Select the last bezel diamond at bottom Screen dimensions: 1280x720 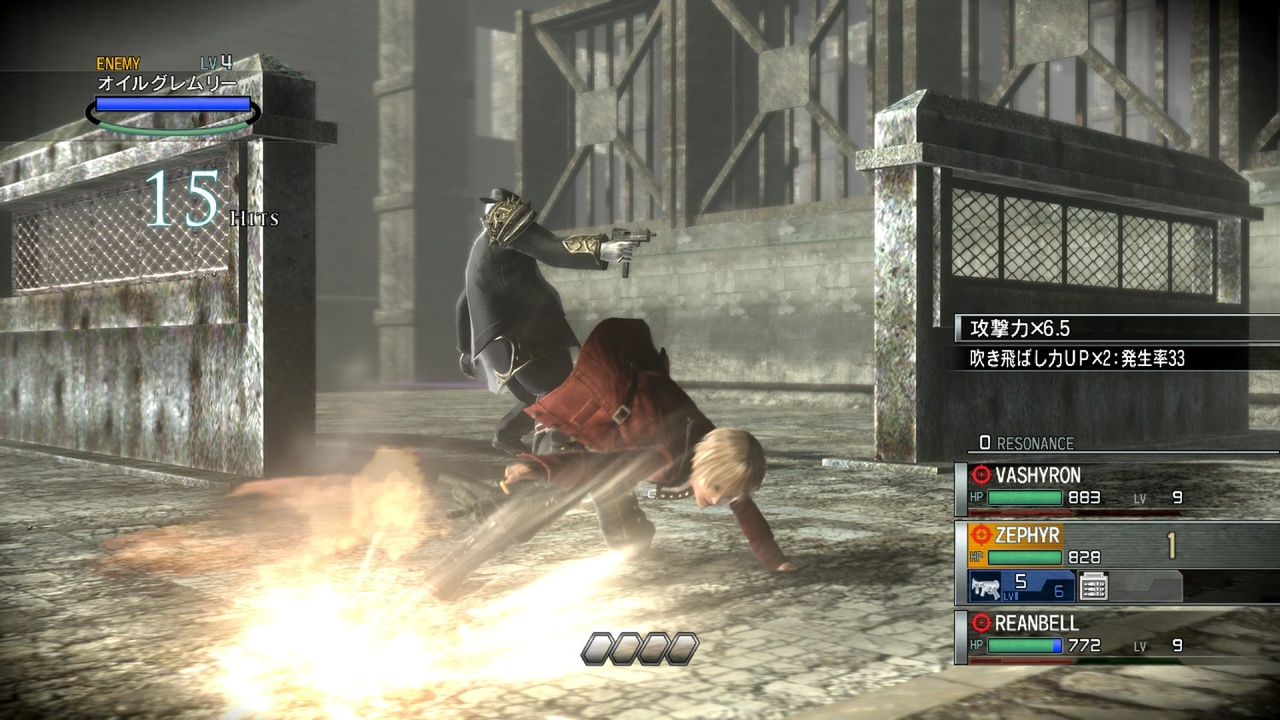681,648
